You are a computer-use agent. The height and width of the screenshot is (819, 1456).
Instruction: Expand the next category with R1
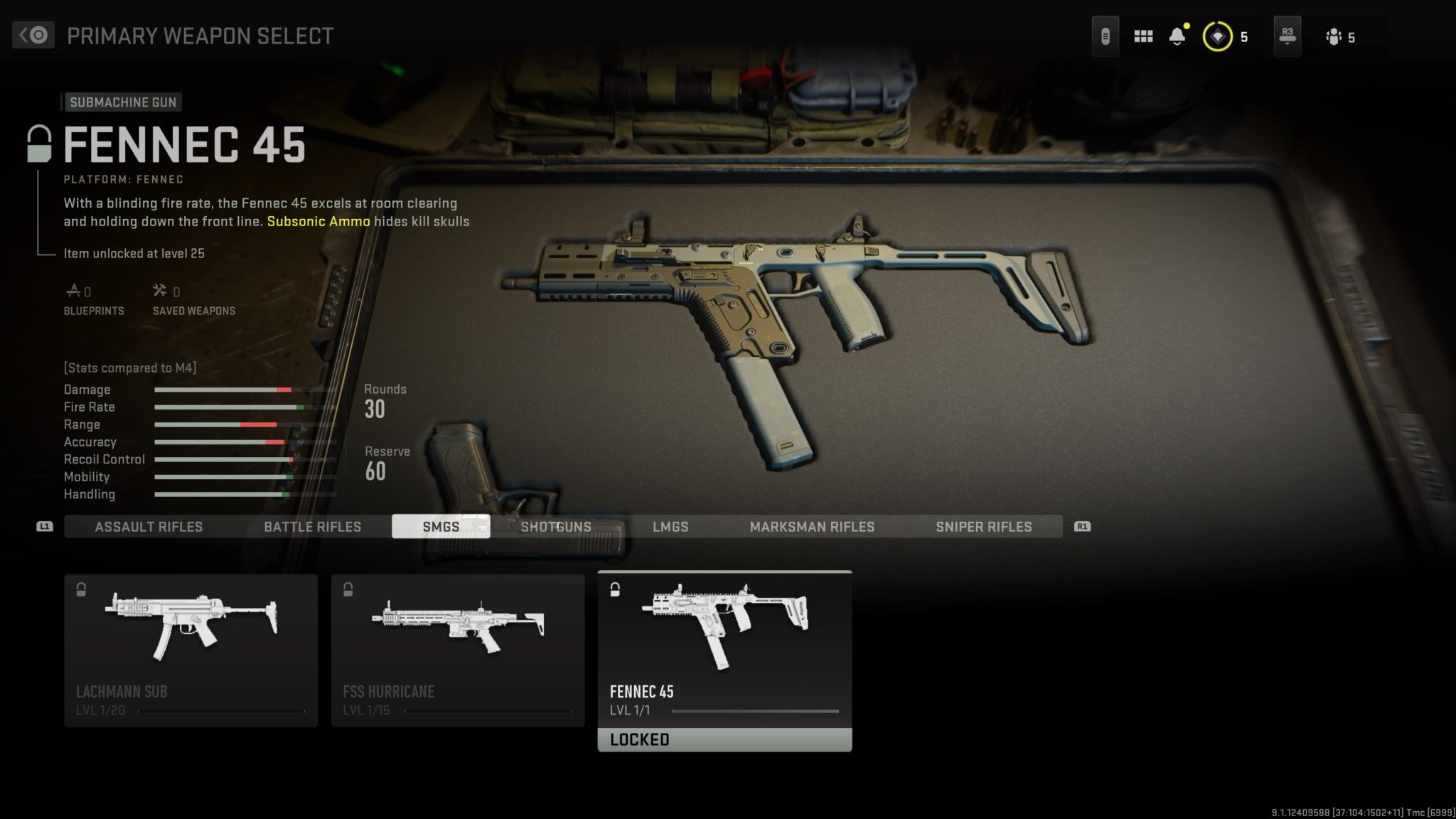(x=1081, y=527)
